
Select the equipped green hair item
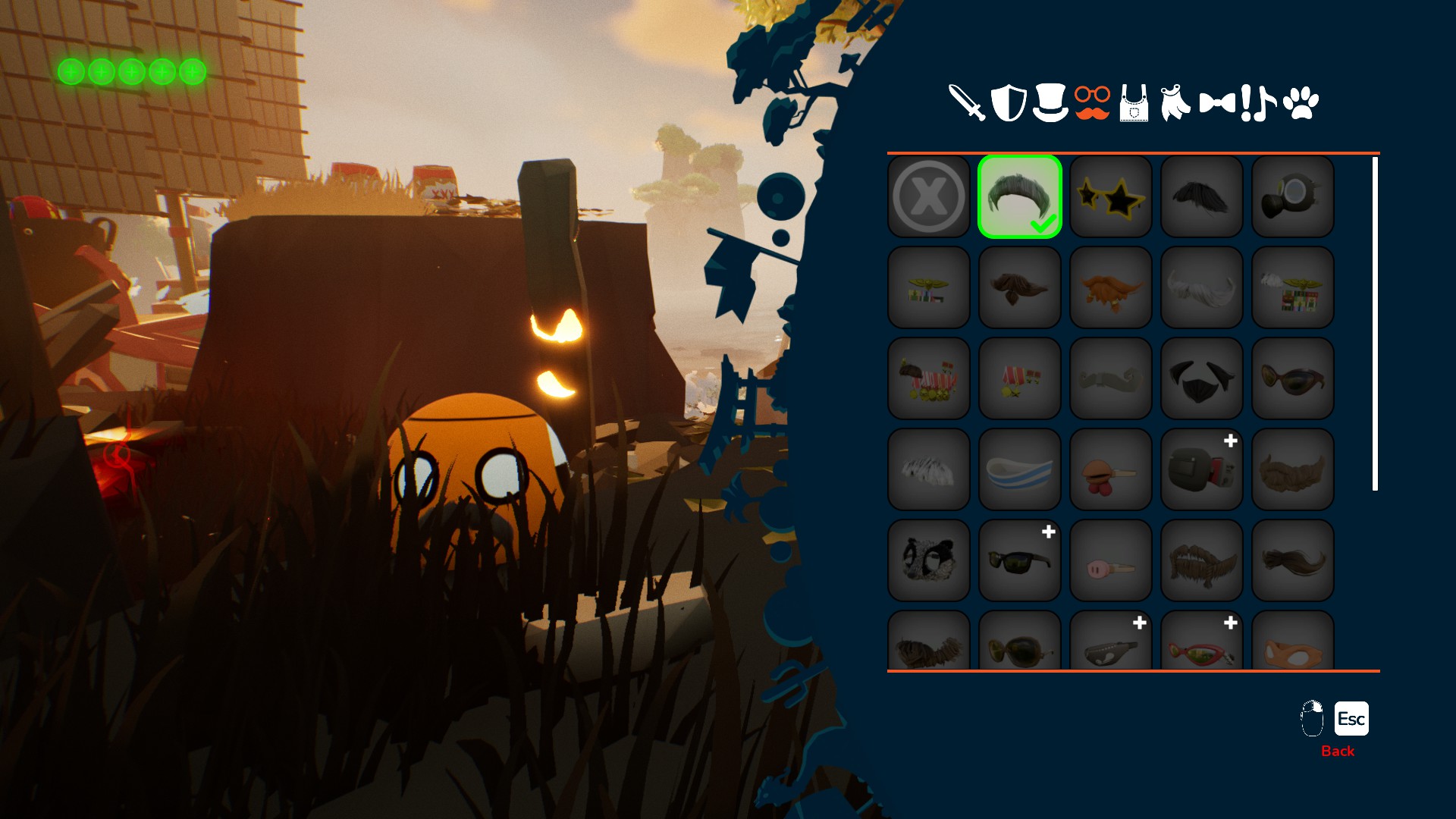[x=1020, y=197]
